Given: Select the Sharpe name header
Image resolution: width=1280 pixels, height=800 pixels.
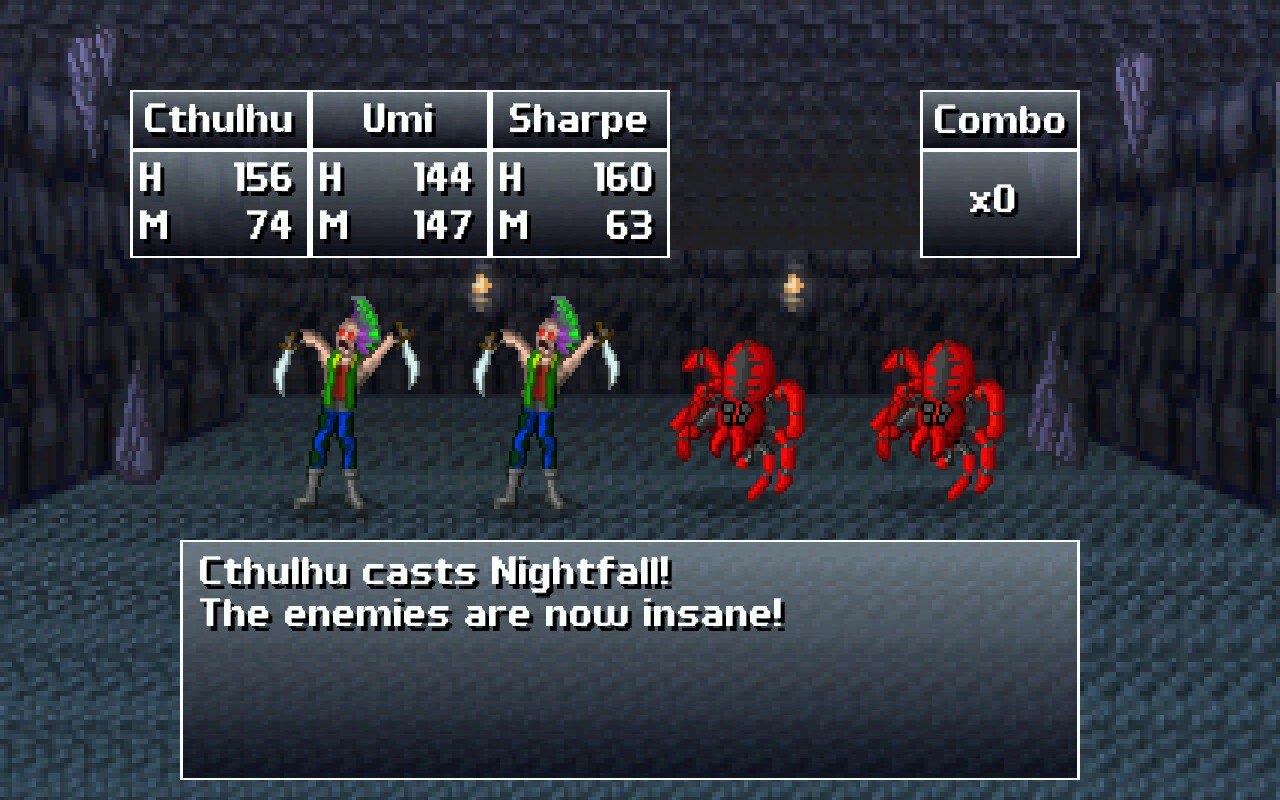Looking at the screenshot, I should [578, 120].
